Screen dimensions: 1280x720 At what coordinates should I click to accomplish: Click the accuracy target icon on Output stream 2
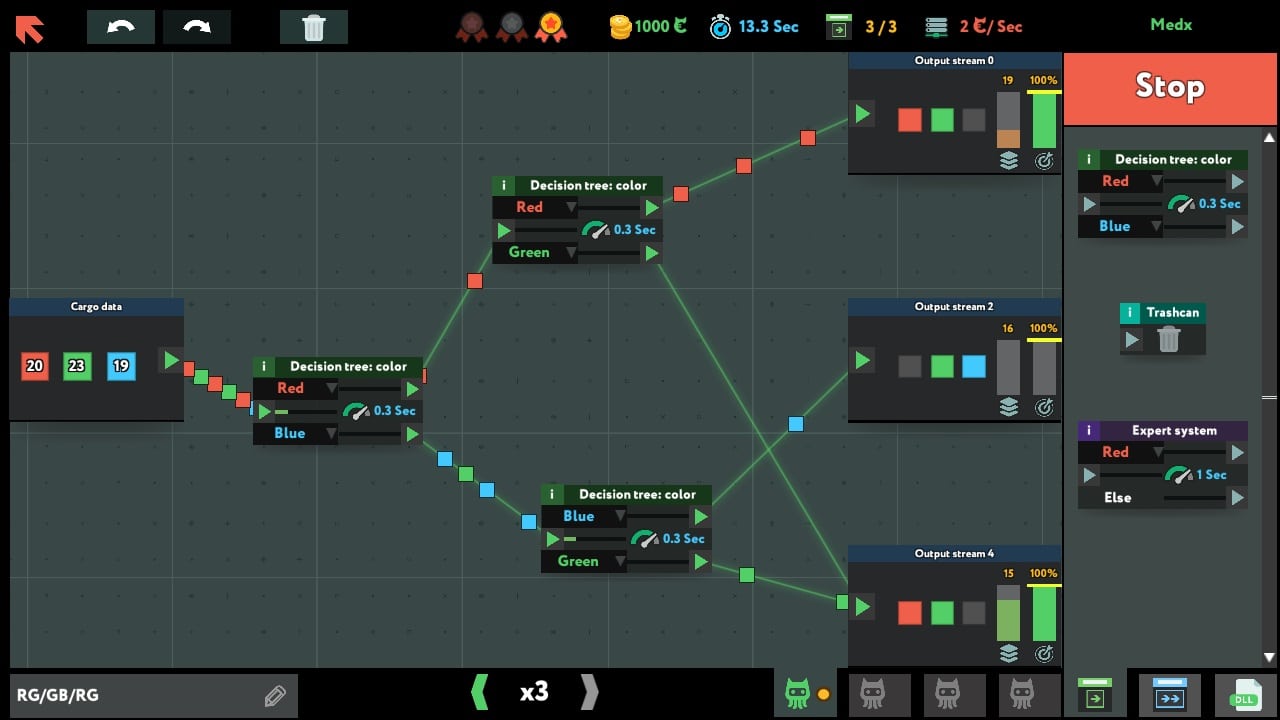tap(1045, 407)
